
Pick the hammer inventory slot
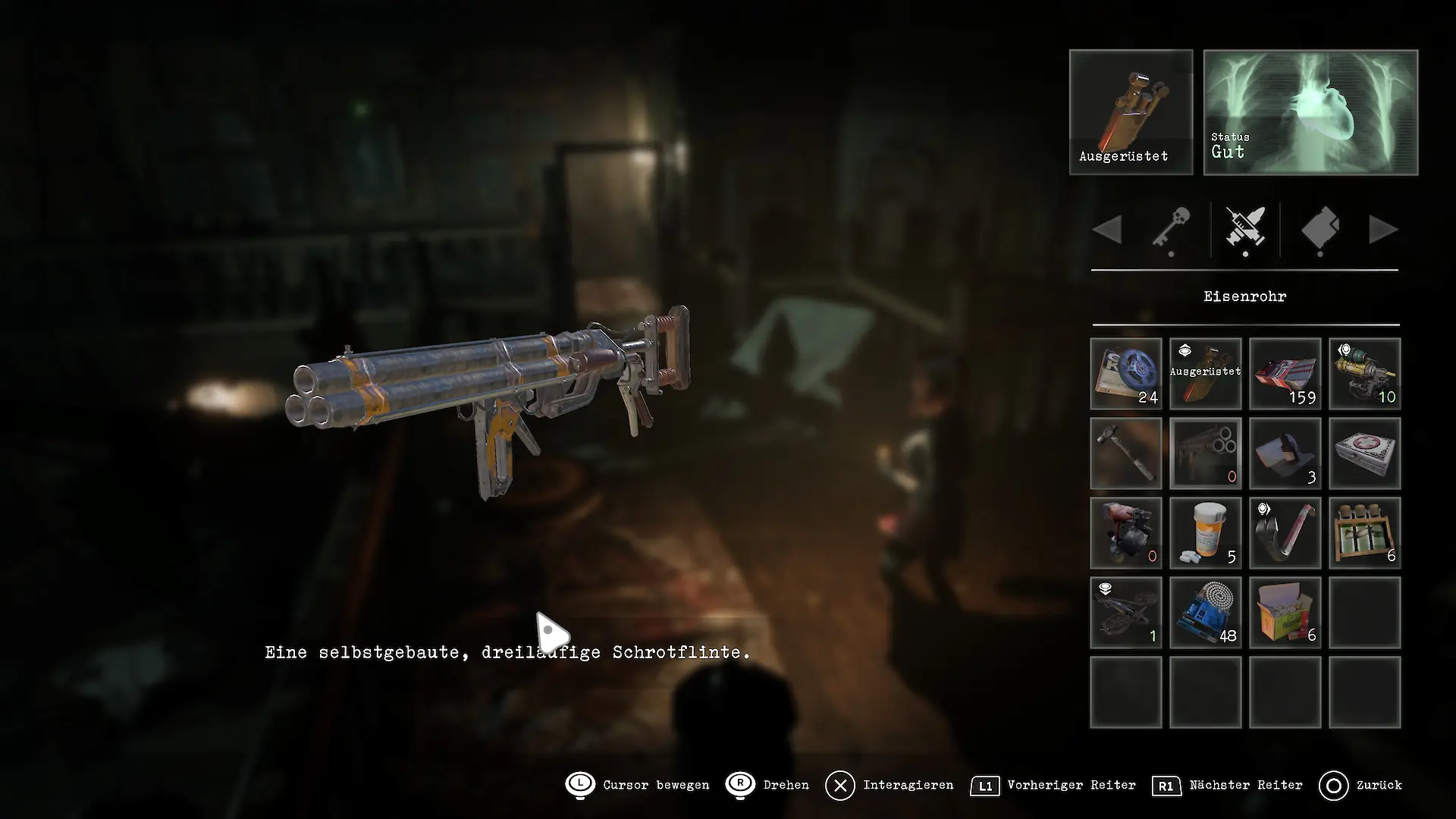click(x=1126, y=453)
